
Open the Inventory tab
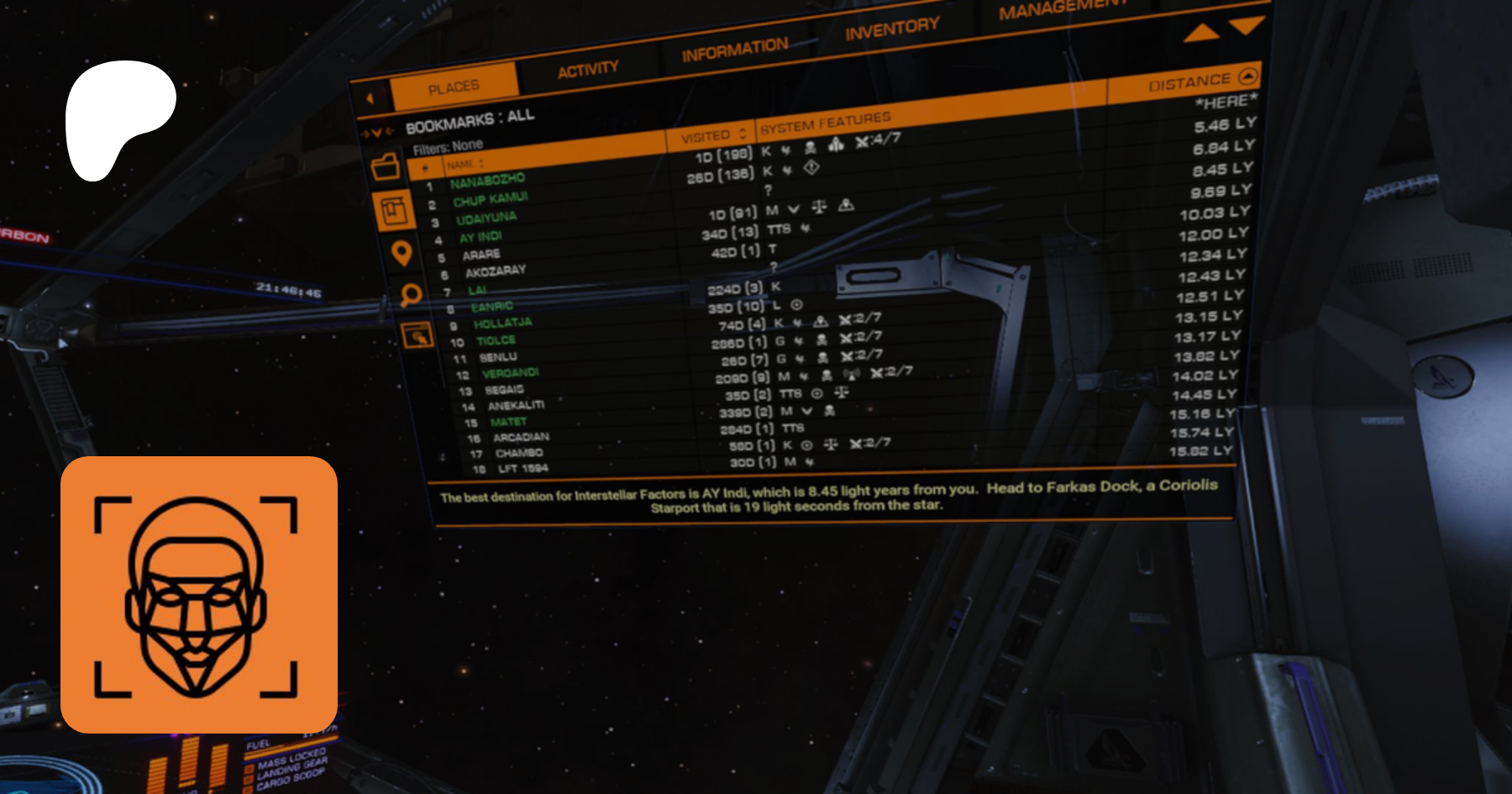892,29
